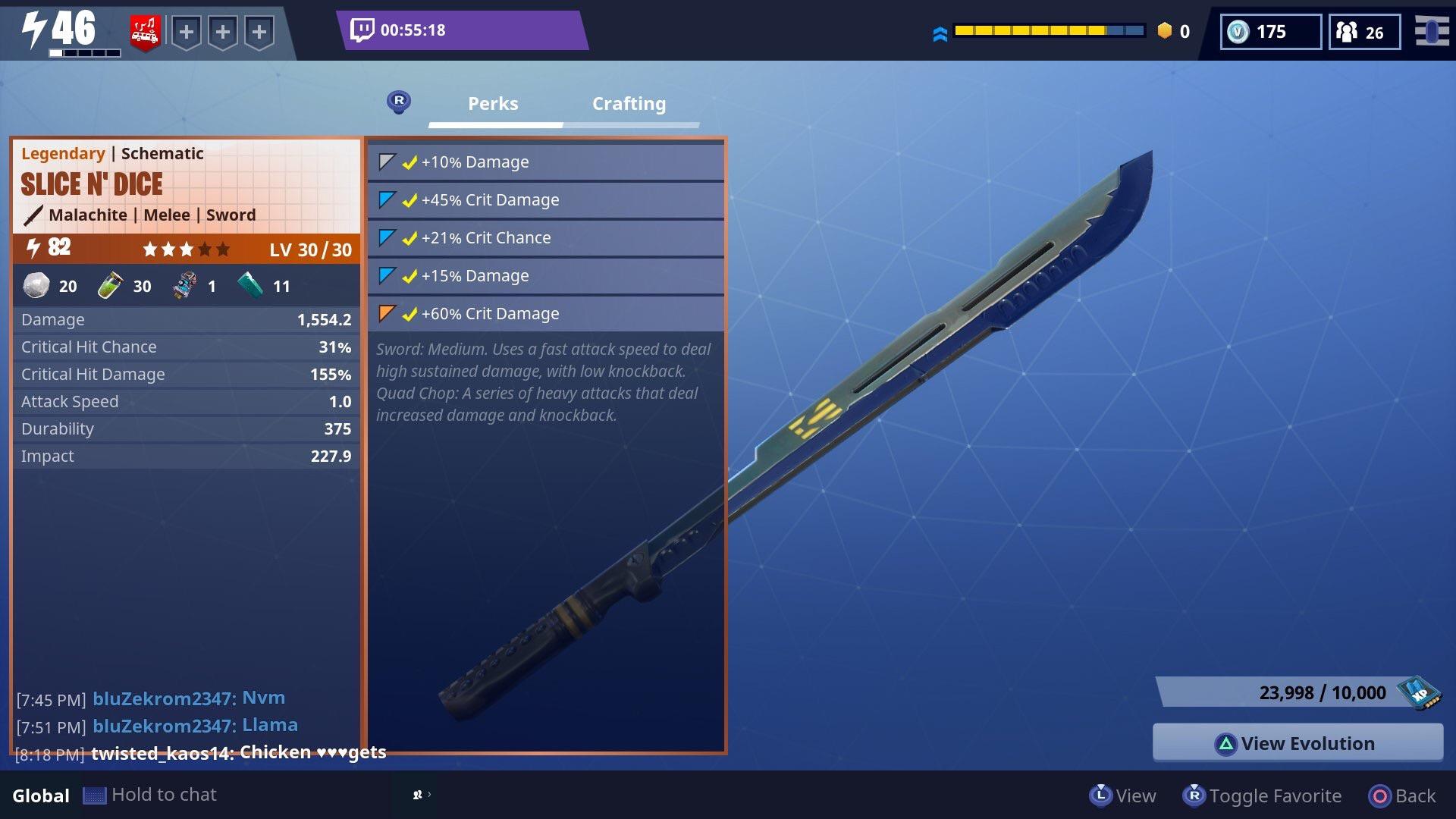Open the main menu hamburger icon

[x=1431, y=32]
